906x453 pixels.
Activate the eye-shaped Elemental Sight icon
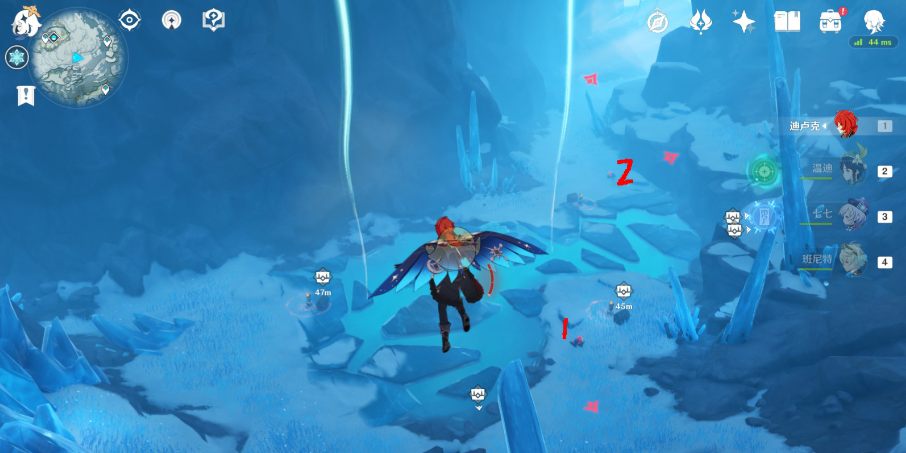click(129, 19)
